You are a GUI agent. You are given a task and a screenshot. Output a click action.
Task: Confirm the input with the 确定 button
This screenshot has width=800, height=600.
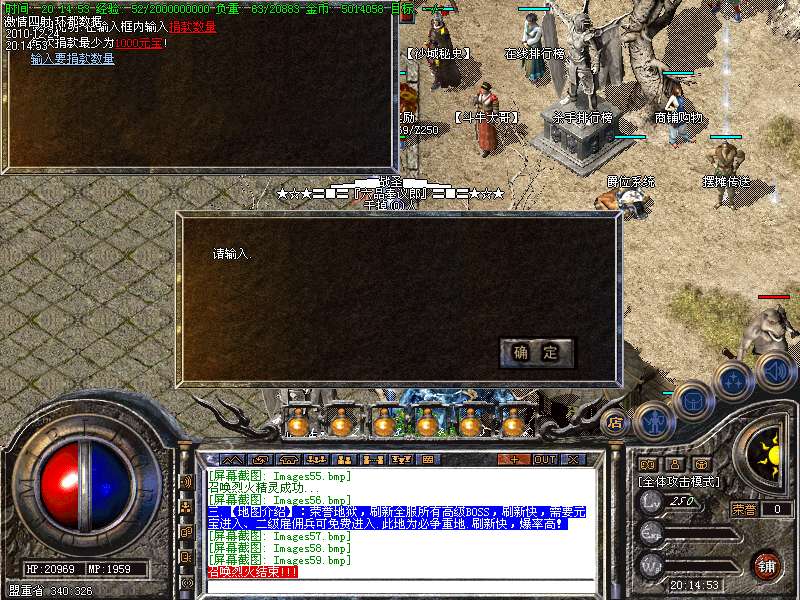coord(536,352)
